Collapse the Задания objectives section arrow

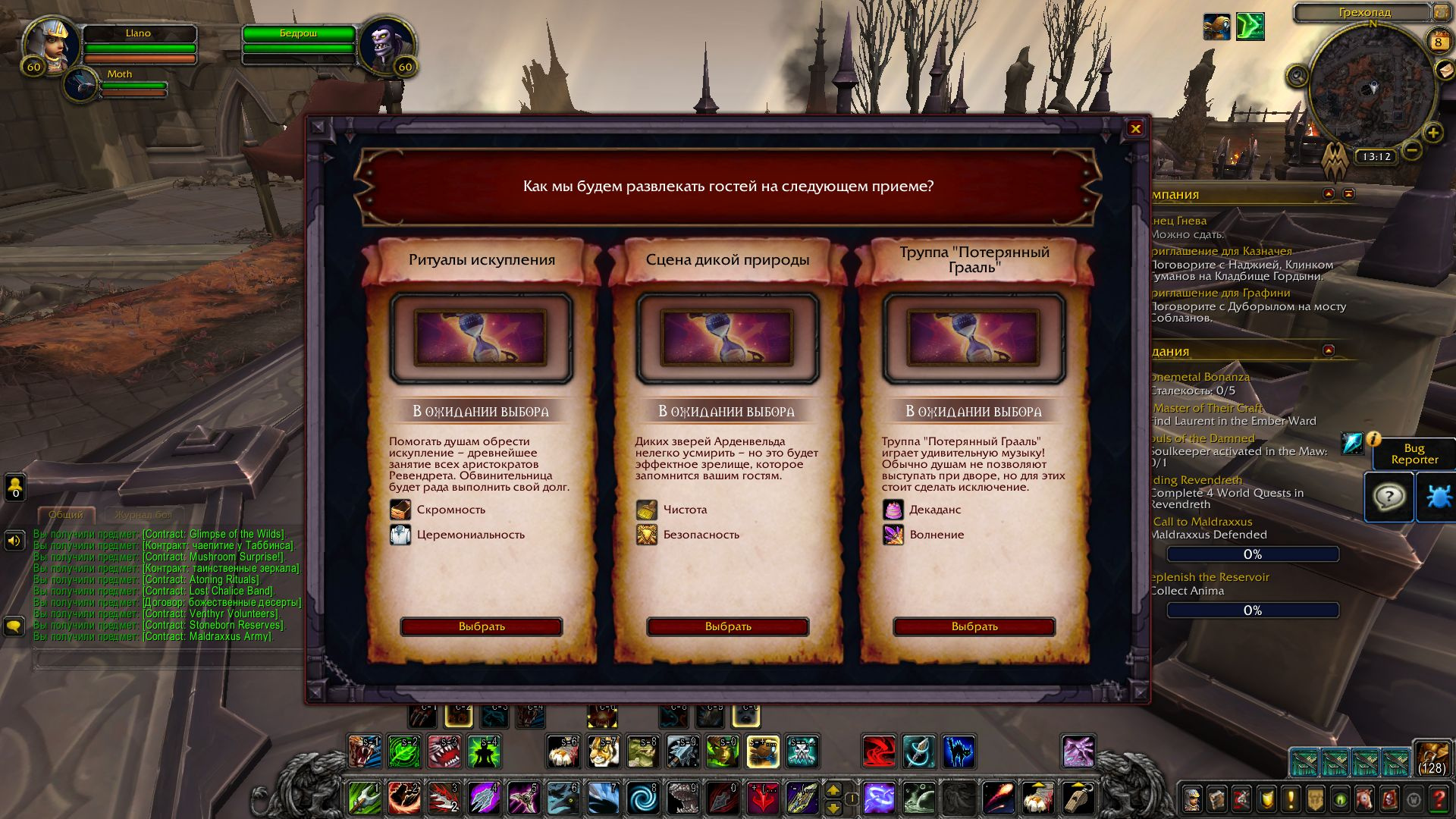coord(1328,350)
